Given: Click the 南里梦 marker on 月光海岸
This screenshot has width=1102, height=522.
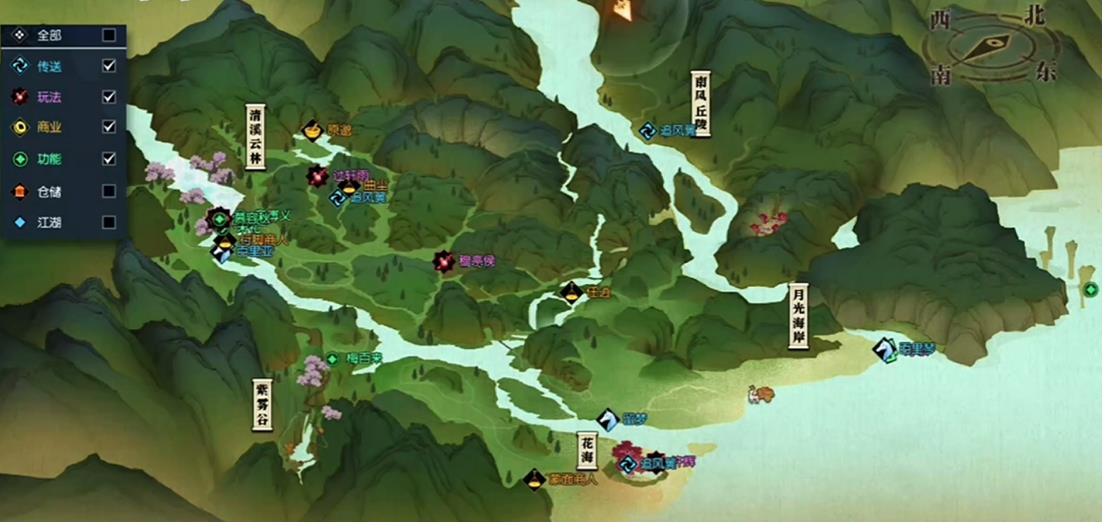Looking at the screenshot, I should coord(884,349).
